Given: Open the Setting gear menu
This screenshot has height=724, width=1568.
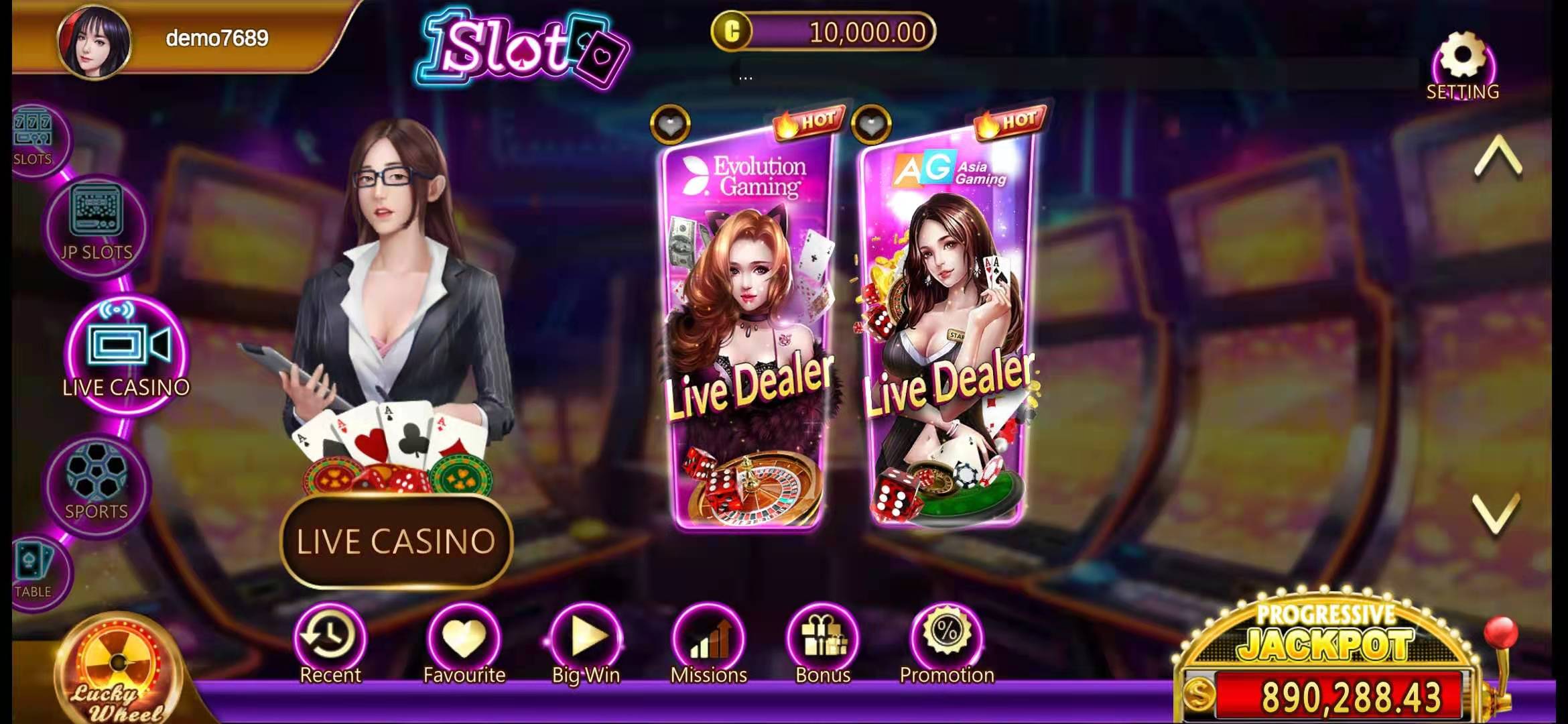Looking at the screenshot, I should click(x=1462, y=64).
